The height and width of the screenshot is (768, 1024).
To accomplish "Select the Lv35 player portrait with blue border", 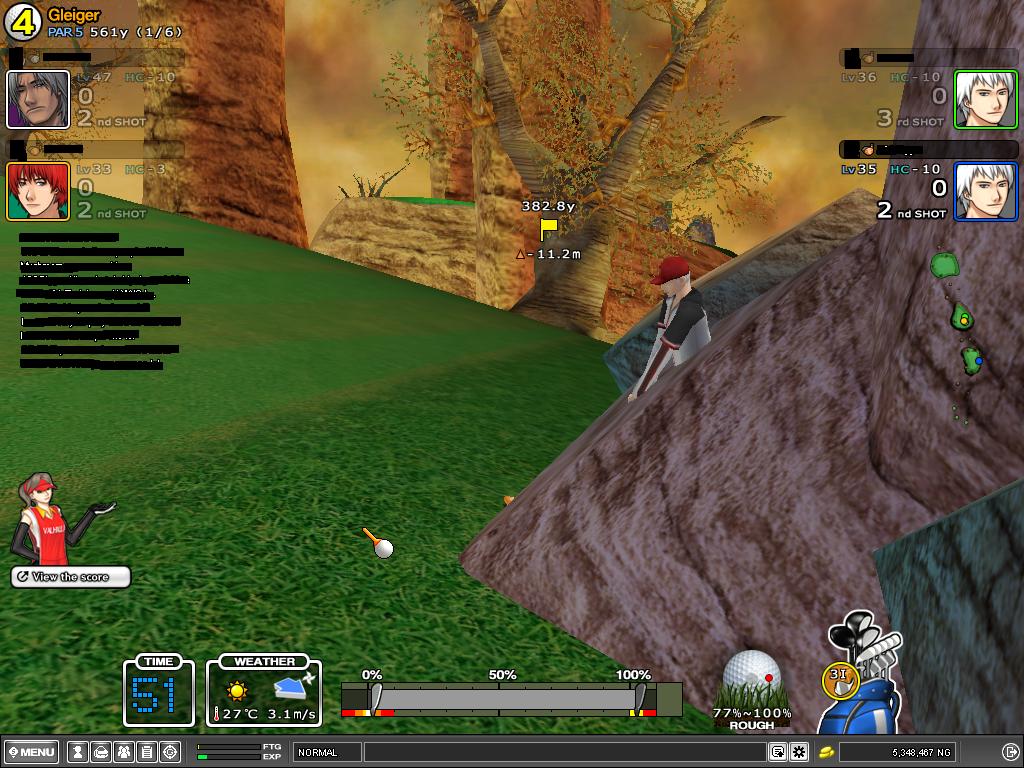I will [985, 191].
